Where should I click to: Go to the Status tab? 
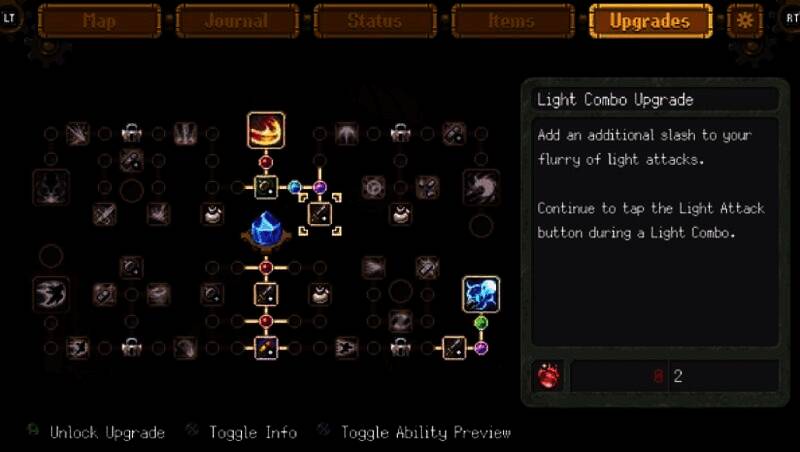pyautogui.click(x=375, y=21)
